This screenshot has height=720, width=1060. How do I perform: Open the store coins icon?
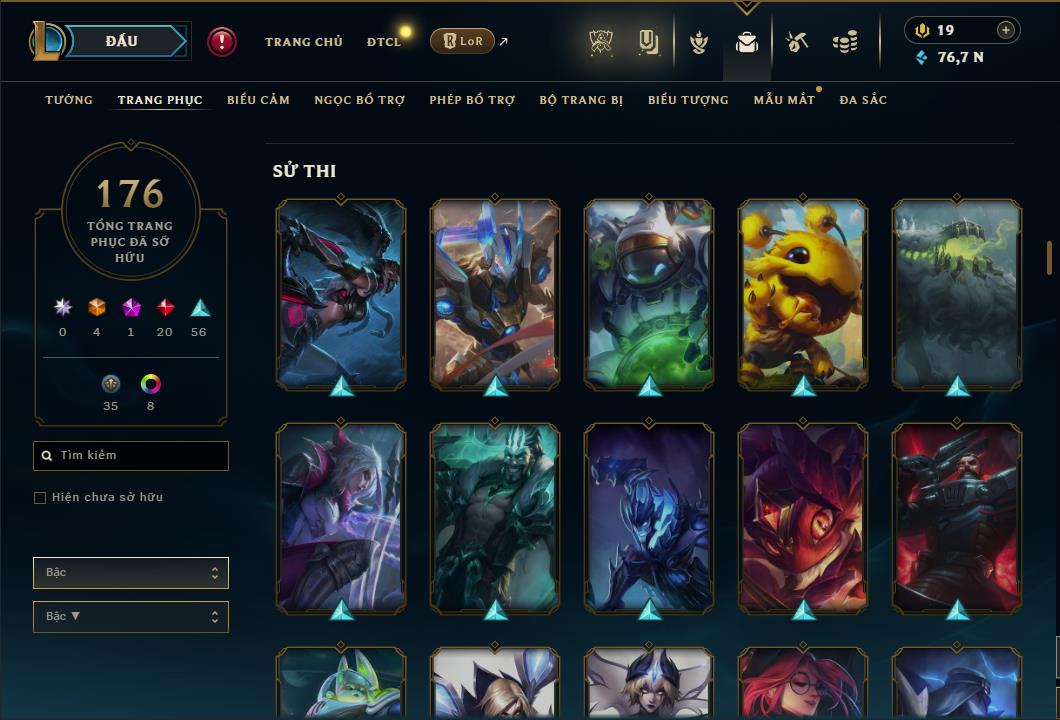pos(845,42)
